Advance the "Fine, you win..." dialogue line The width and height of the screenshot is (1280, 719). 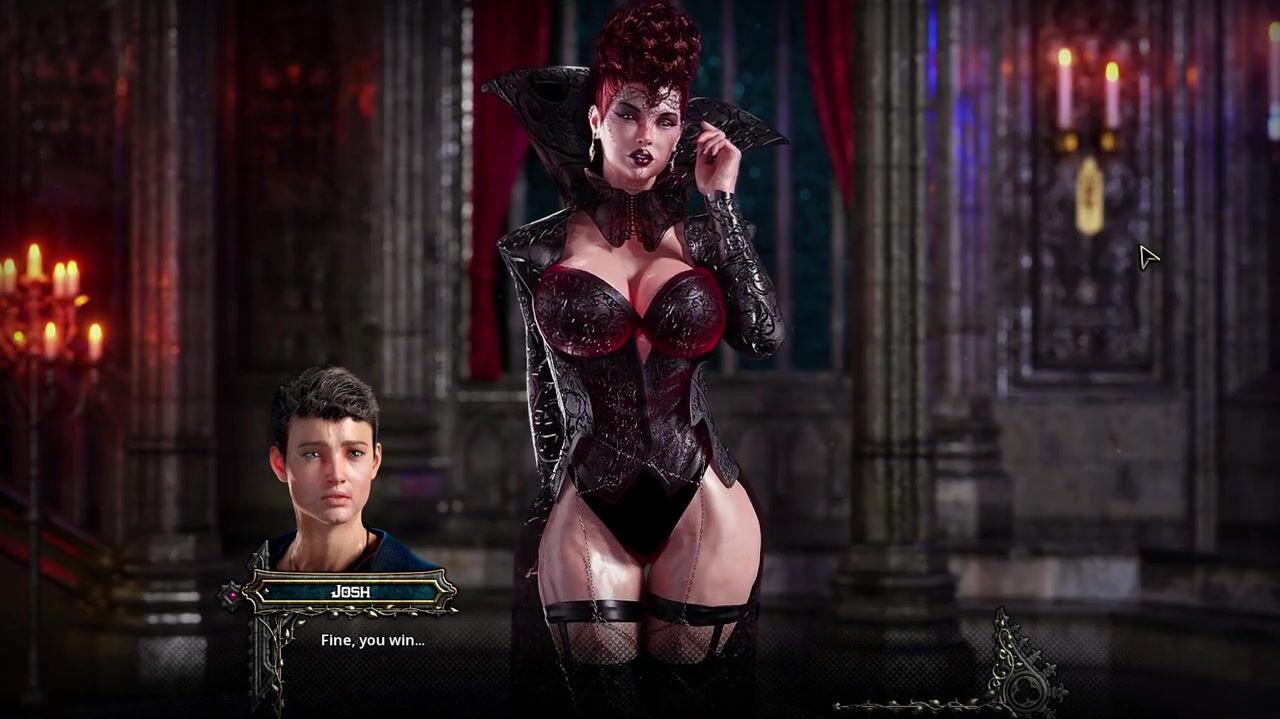pos(372,640)
